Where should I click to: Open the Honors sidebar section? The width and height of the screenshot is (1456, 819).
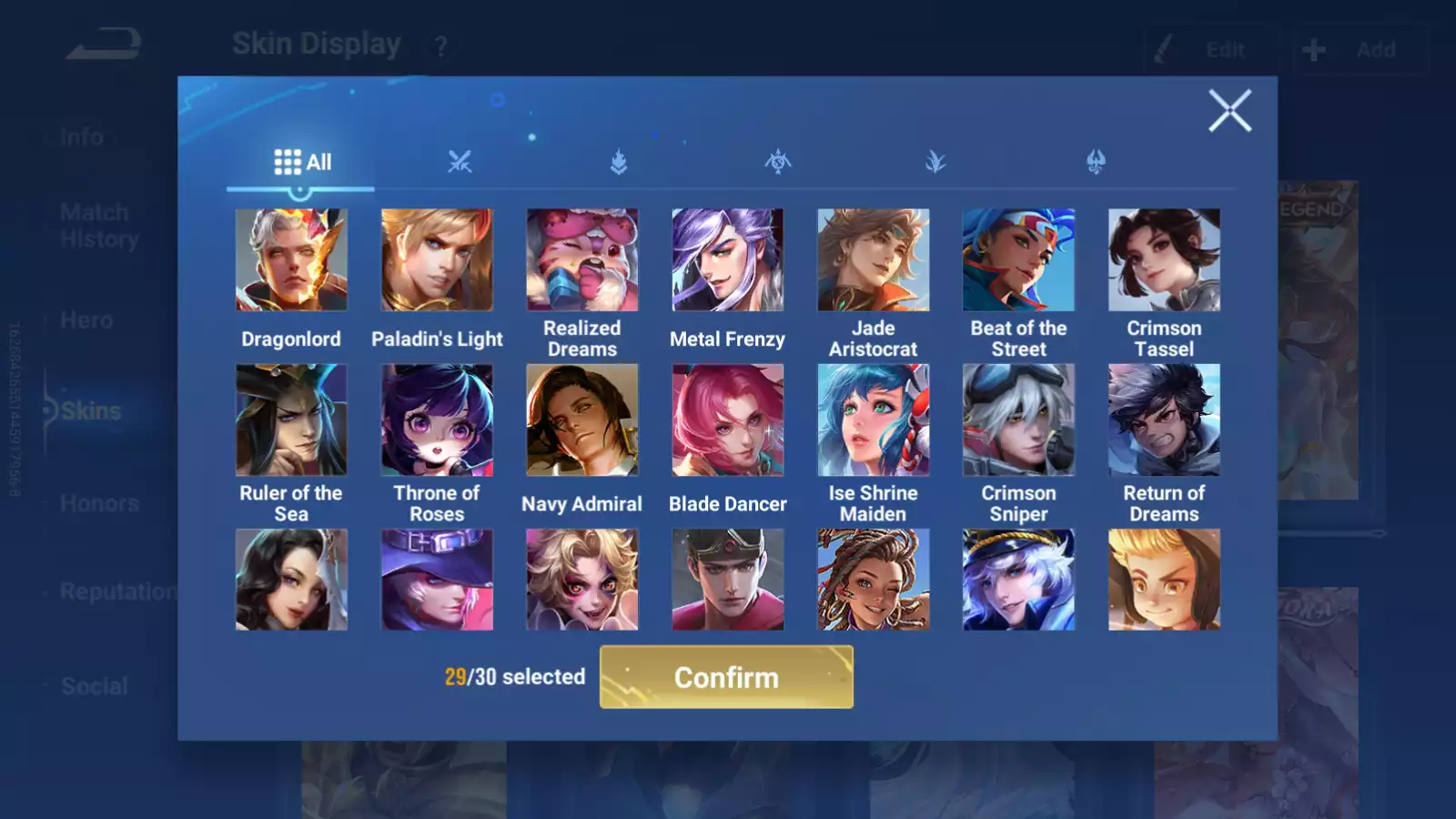point(100,502)
